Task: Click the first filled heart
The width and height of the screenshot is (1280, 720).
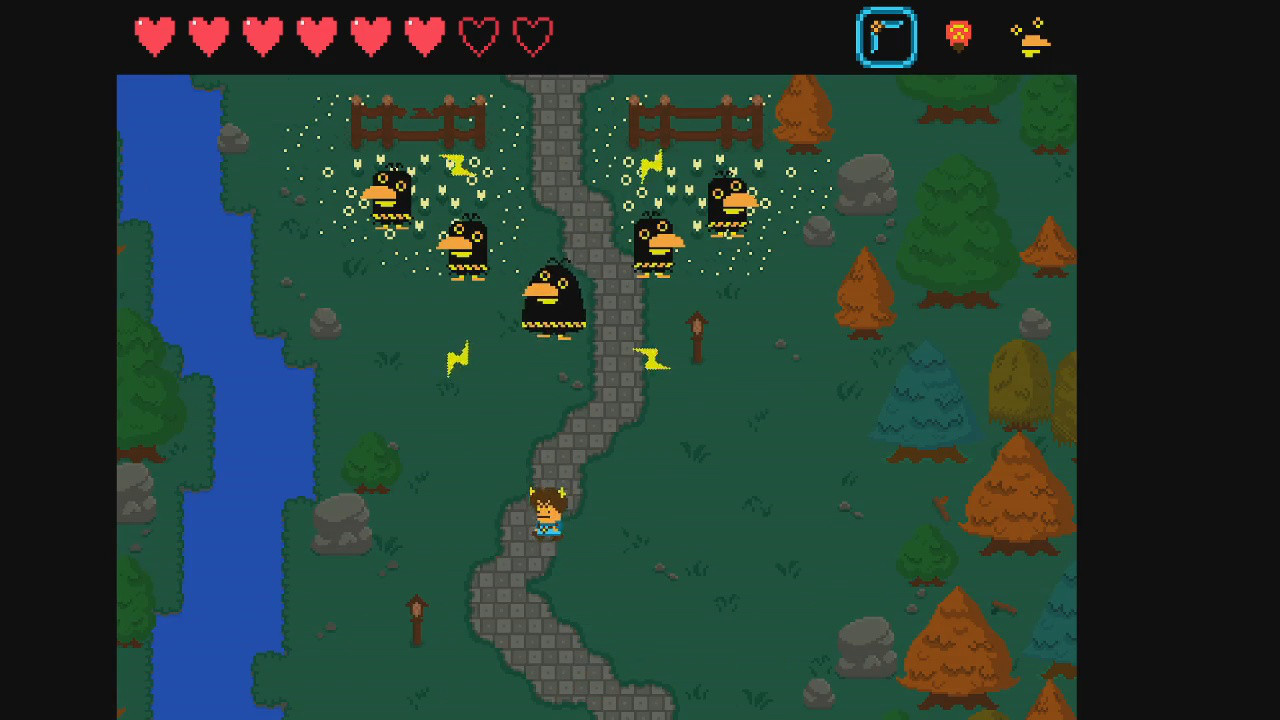Action: pyautogui.click(x=155, y=36)
